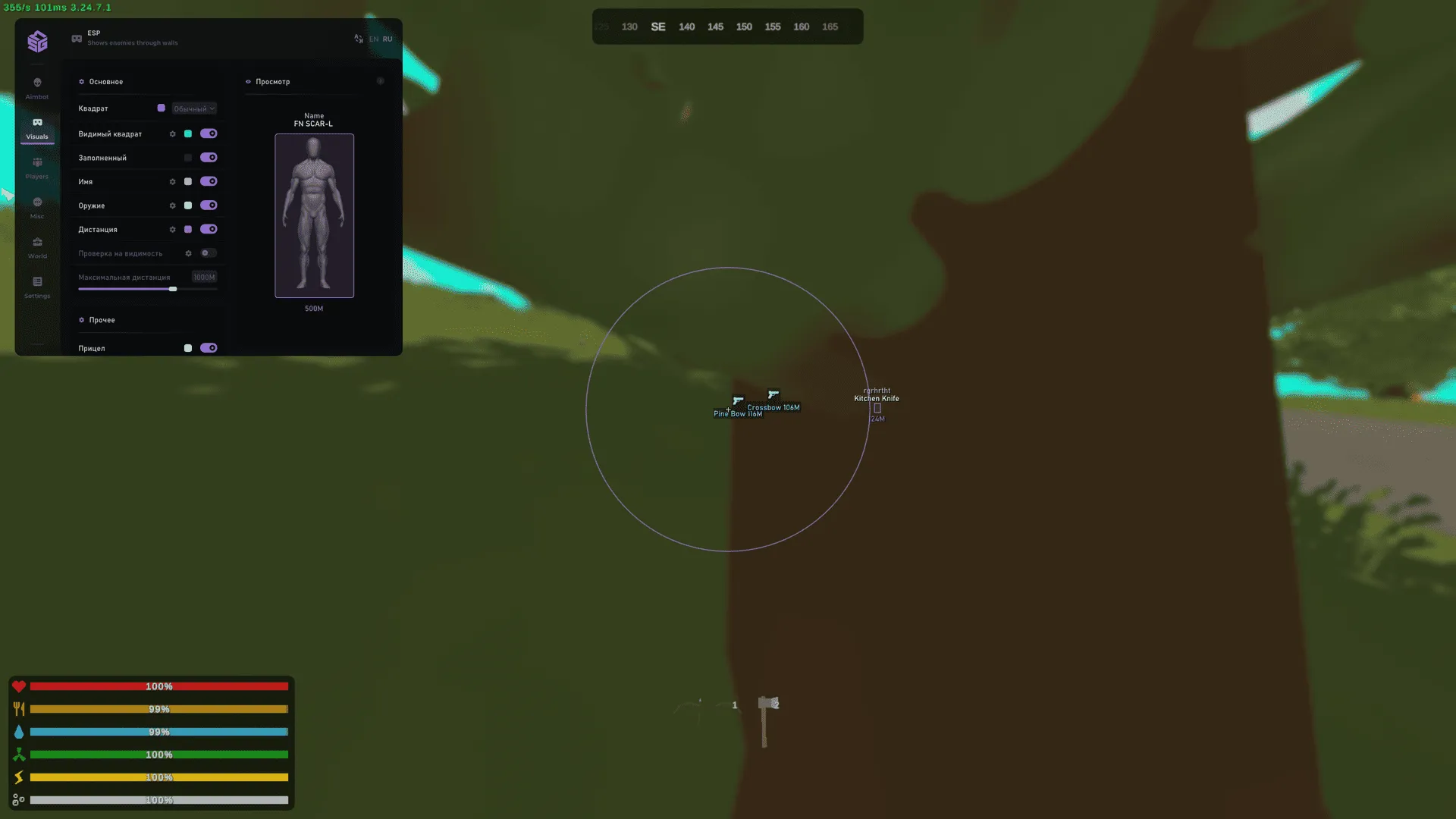Turn off the Прицел toggle
This screenshot has height=819, width=1456.
coord(209,347)
